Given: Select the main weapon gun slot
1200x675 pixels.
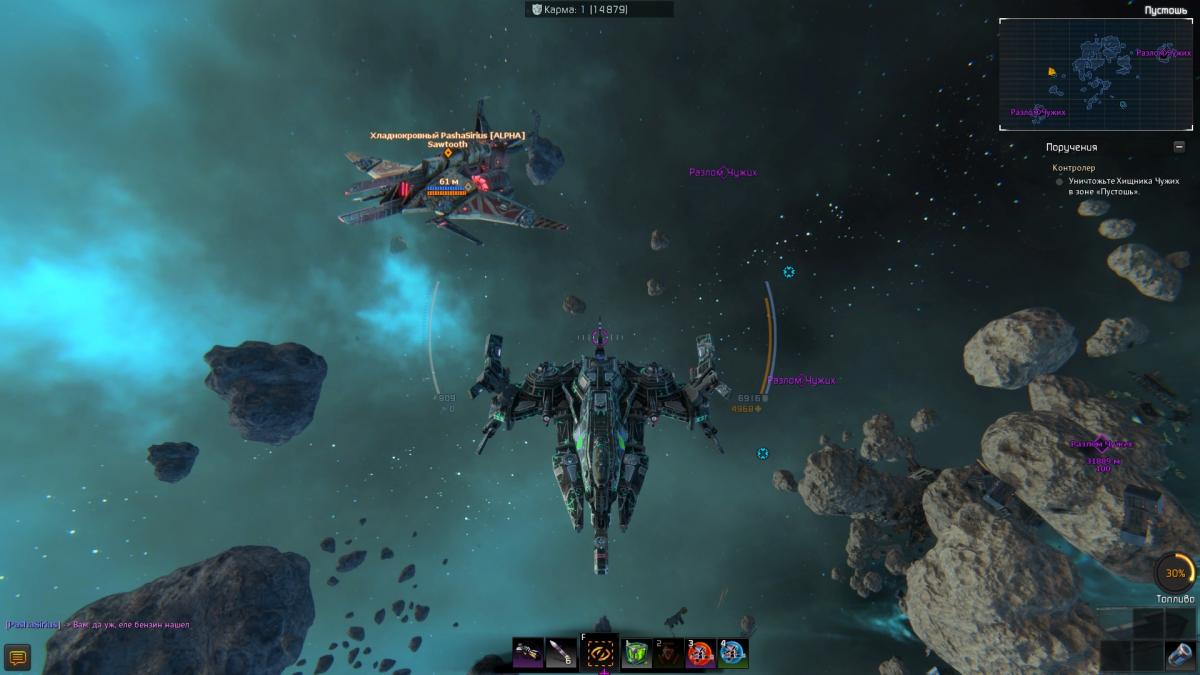Looking at the screenshot, I should click(x=529, y=653).
